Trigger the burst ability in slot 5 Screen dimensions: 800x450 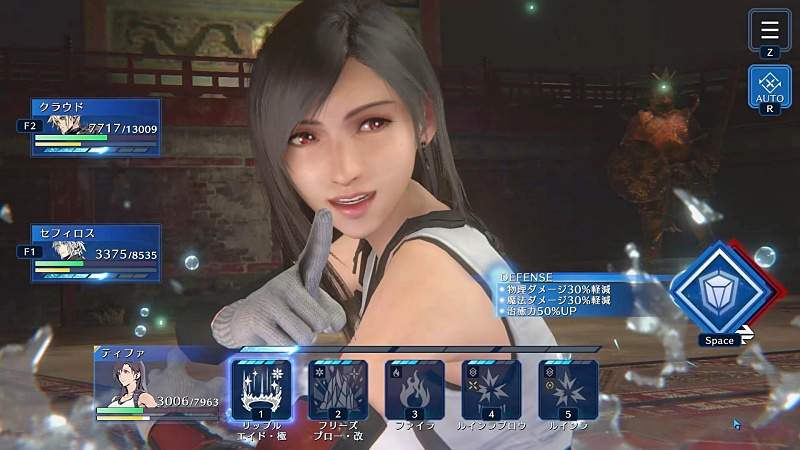[567, 389]
